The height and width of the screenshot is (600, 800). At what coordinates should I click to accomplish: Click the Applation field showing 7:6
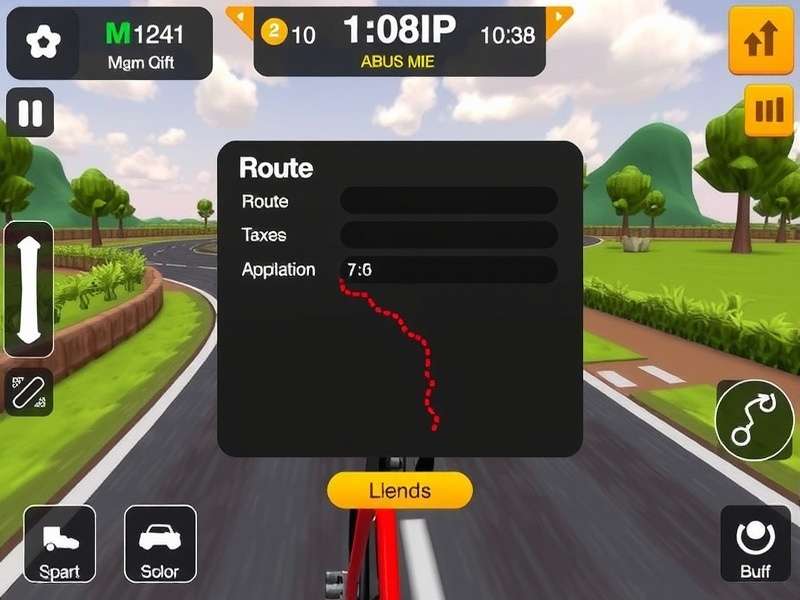[x=448, y=270]
